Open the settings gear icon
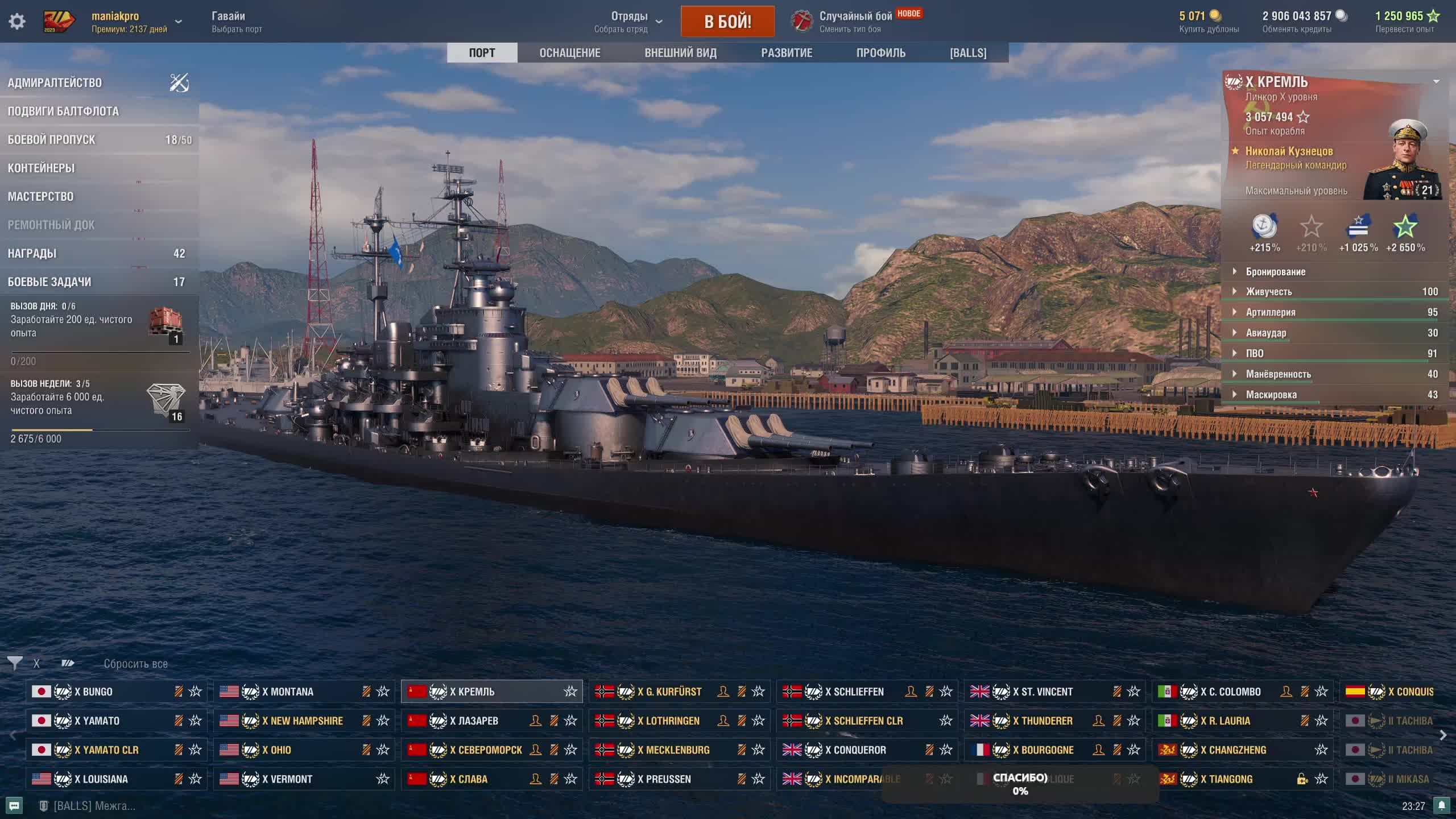The height and width of the screenshot is (819, 1456). 17,22
